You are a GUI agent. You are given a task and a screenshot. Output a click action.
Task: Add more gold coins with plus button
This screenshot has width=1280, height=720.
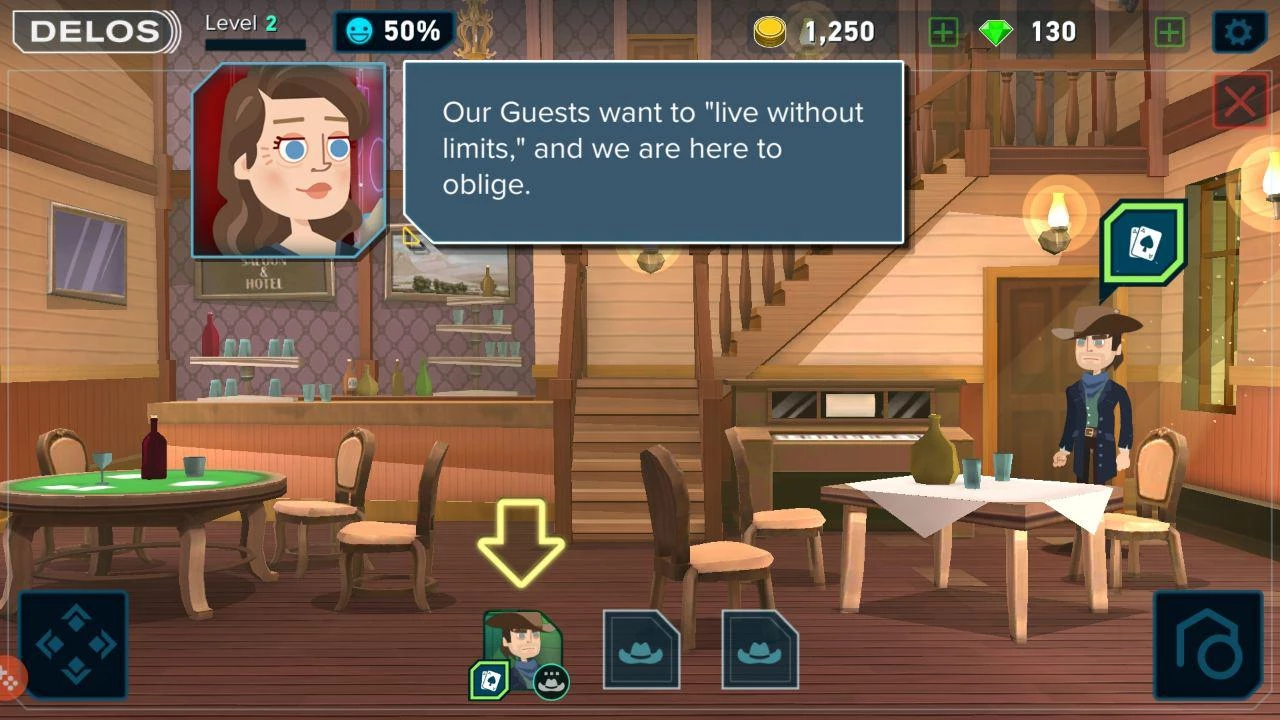click(943, 32)
